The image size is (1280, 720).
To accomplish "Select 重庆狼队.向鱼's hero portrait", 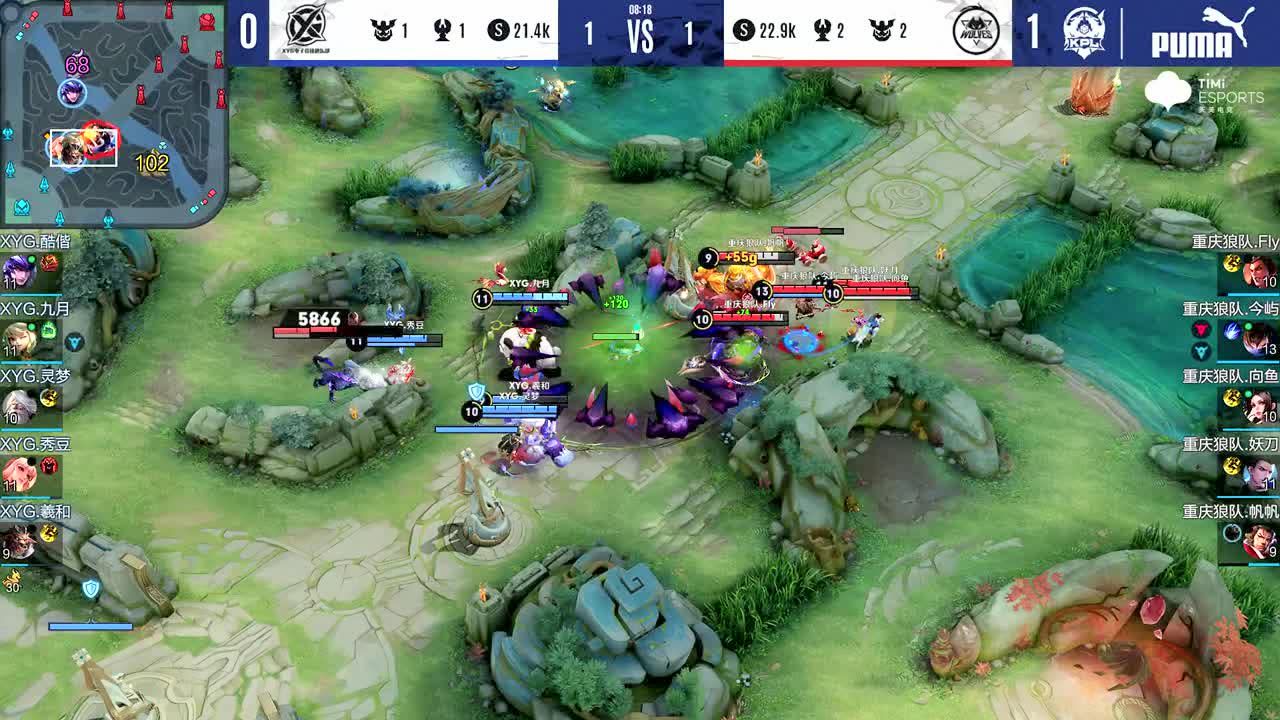I will [1261, 405].
